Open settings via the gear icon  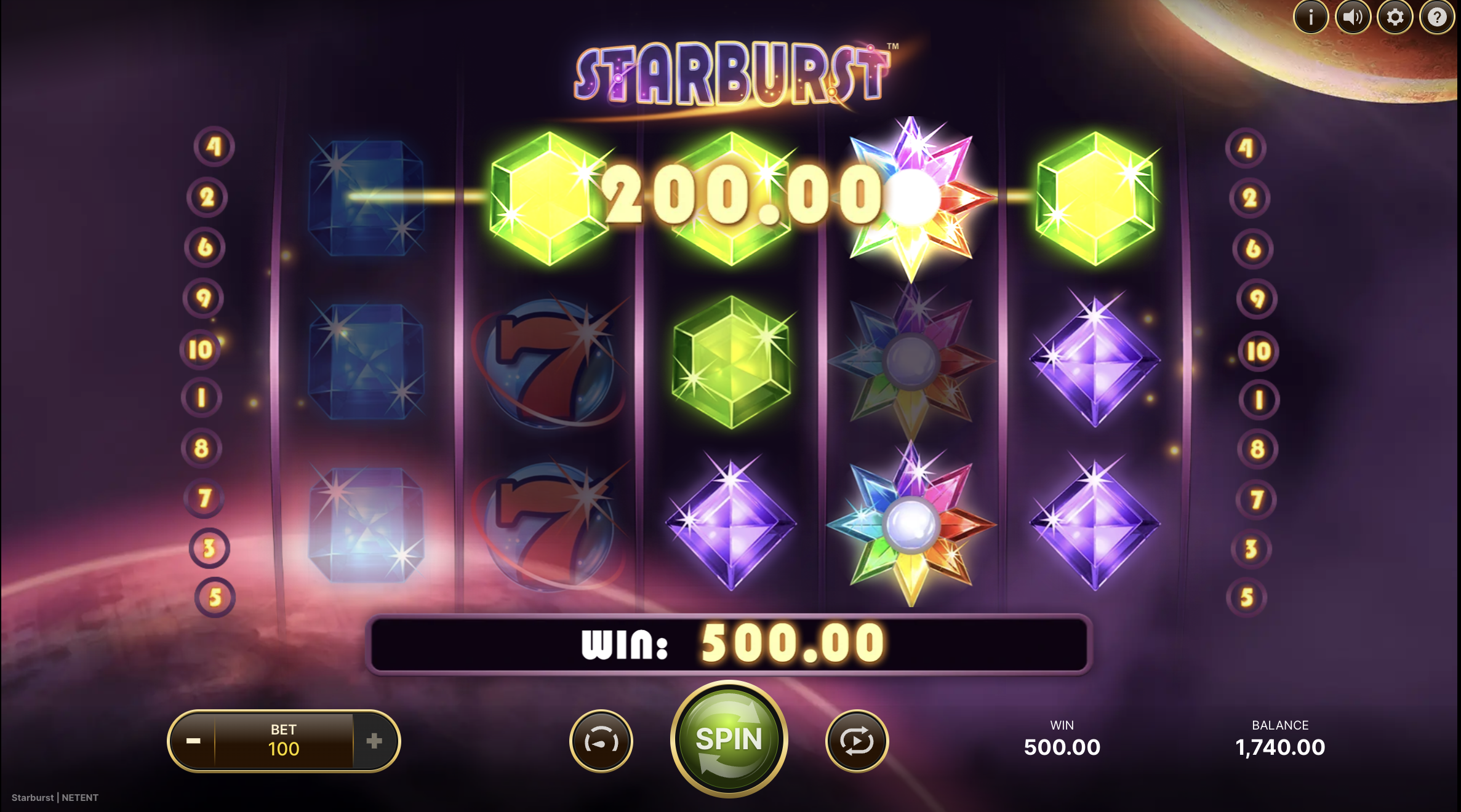1395,17
